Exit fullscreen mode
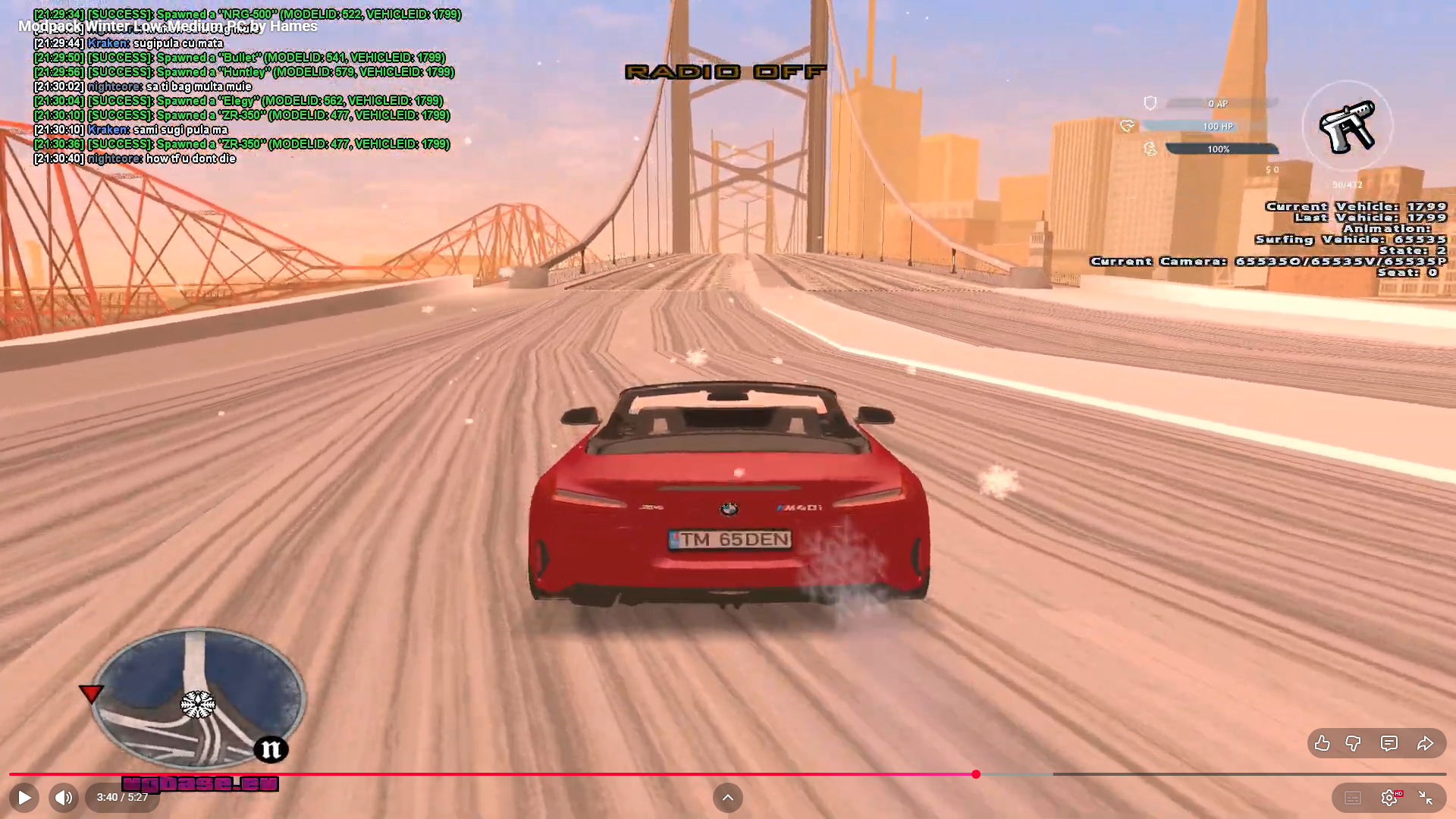 (x=1426, y=798)
